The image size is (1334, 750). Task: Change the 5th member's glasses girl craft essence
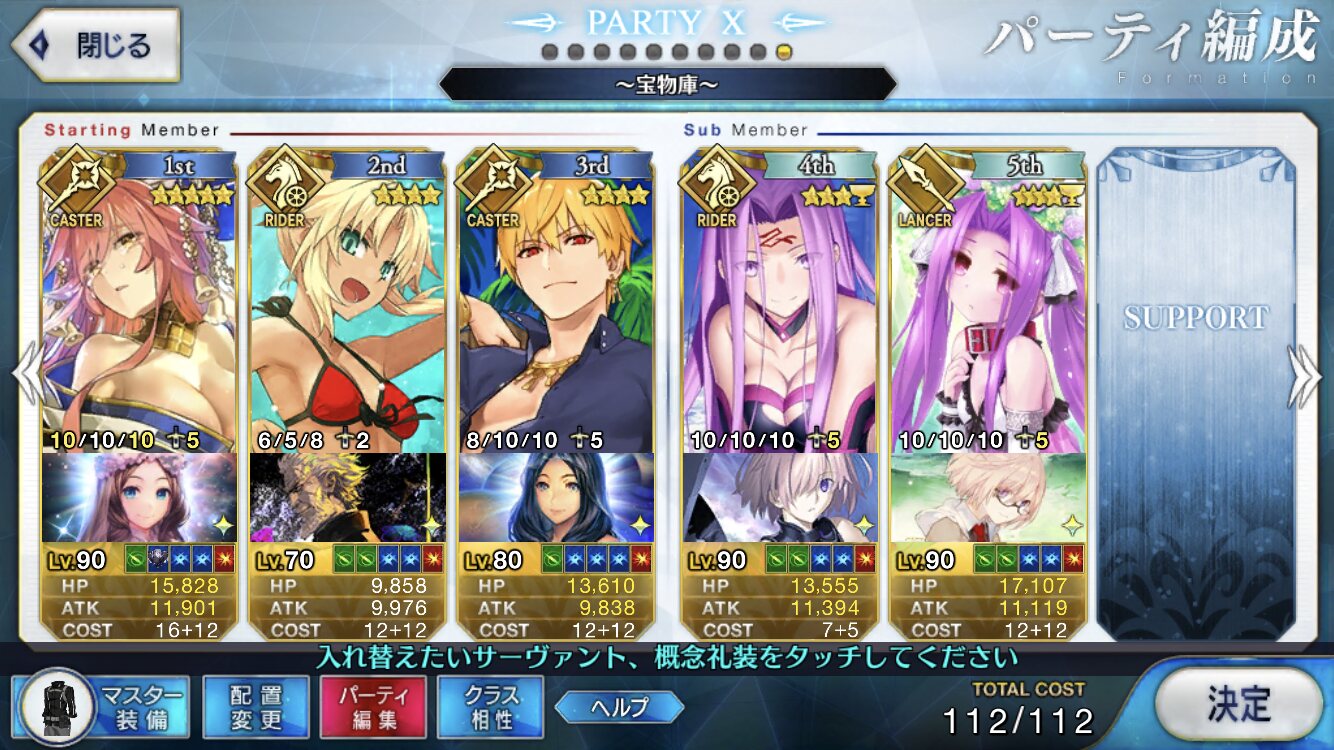987,497
